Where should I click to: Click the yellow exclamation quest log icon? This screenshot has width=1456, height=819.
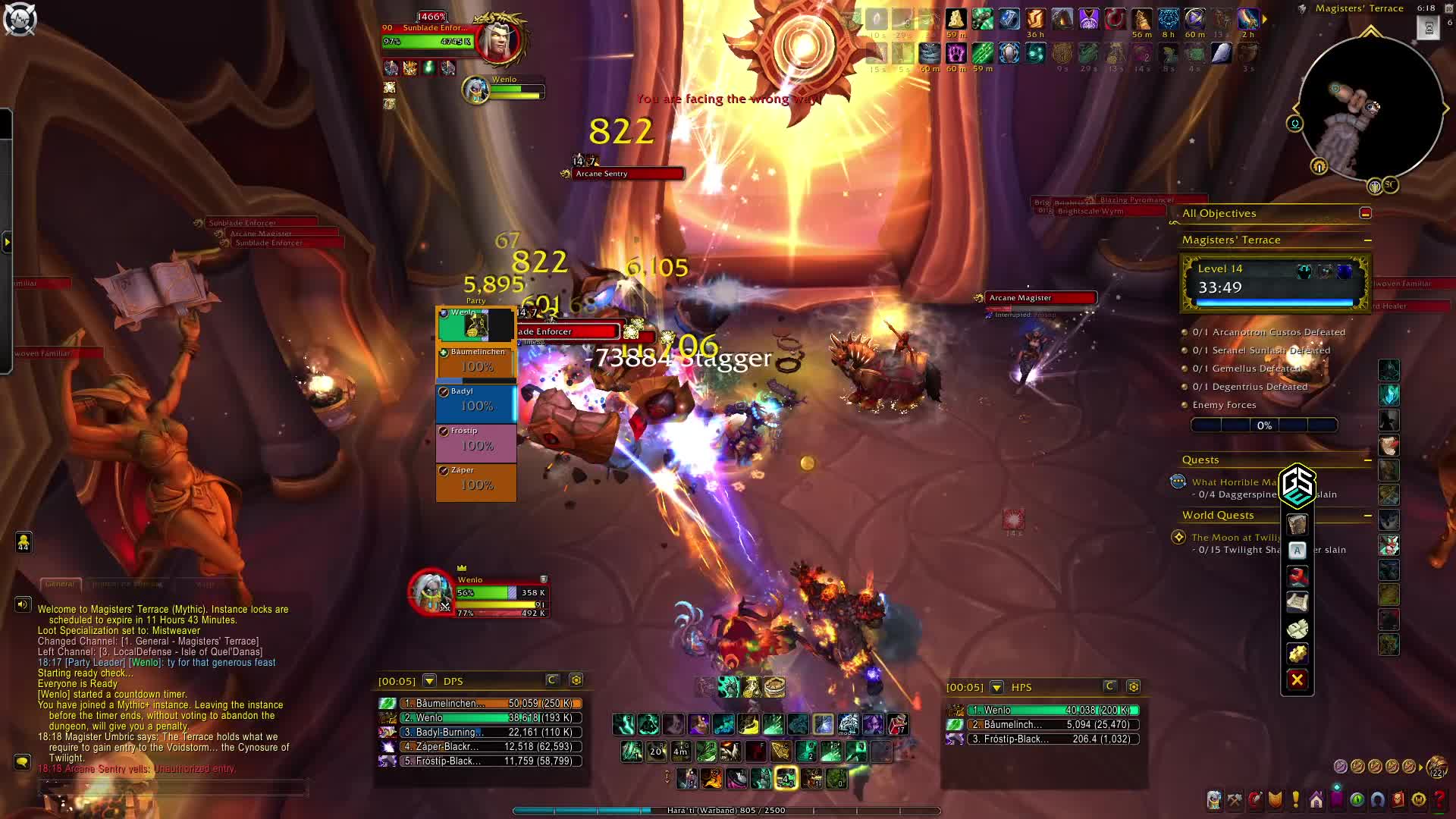coord(1296,800)
